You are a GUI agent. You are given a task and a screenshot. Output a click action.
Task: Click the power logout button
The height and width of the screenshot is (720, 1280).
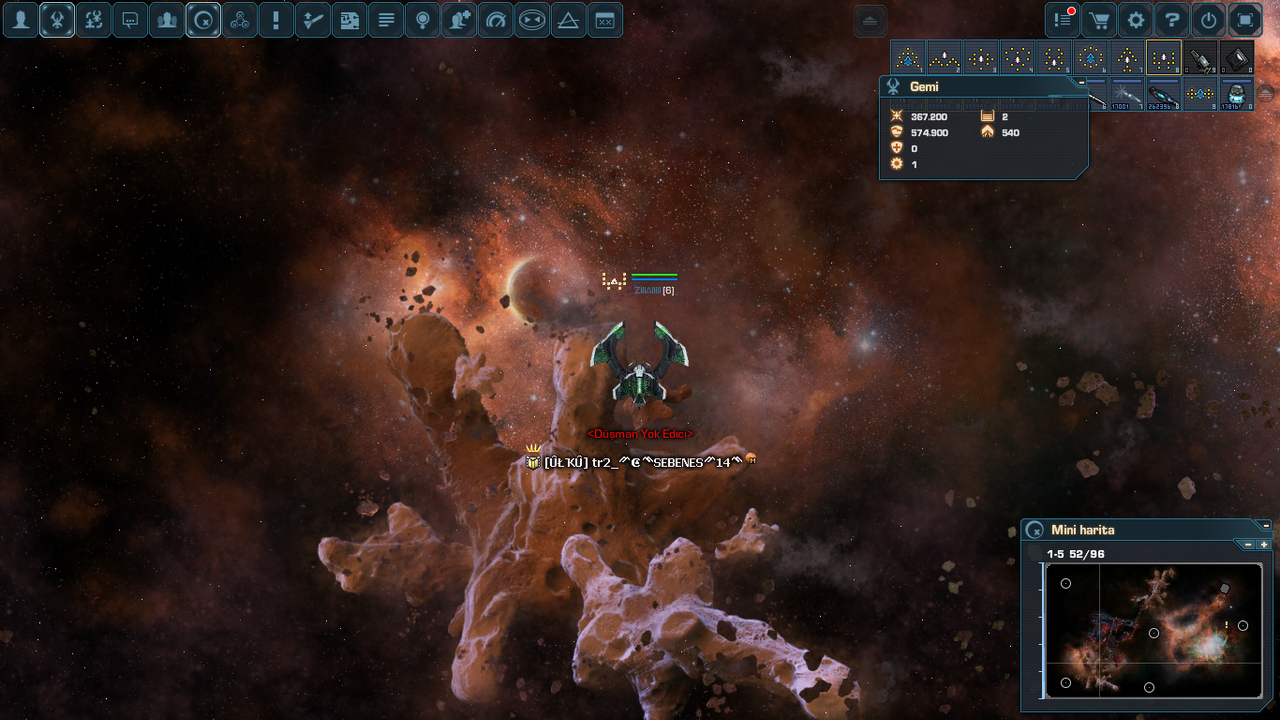tap(1209, 20)
